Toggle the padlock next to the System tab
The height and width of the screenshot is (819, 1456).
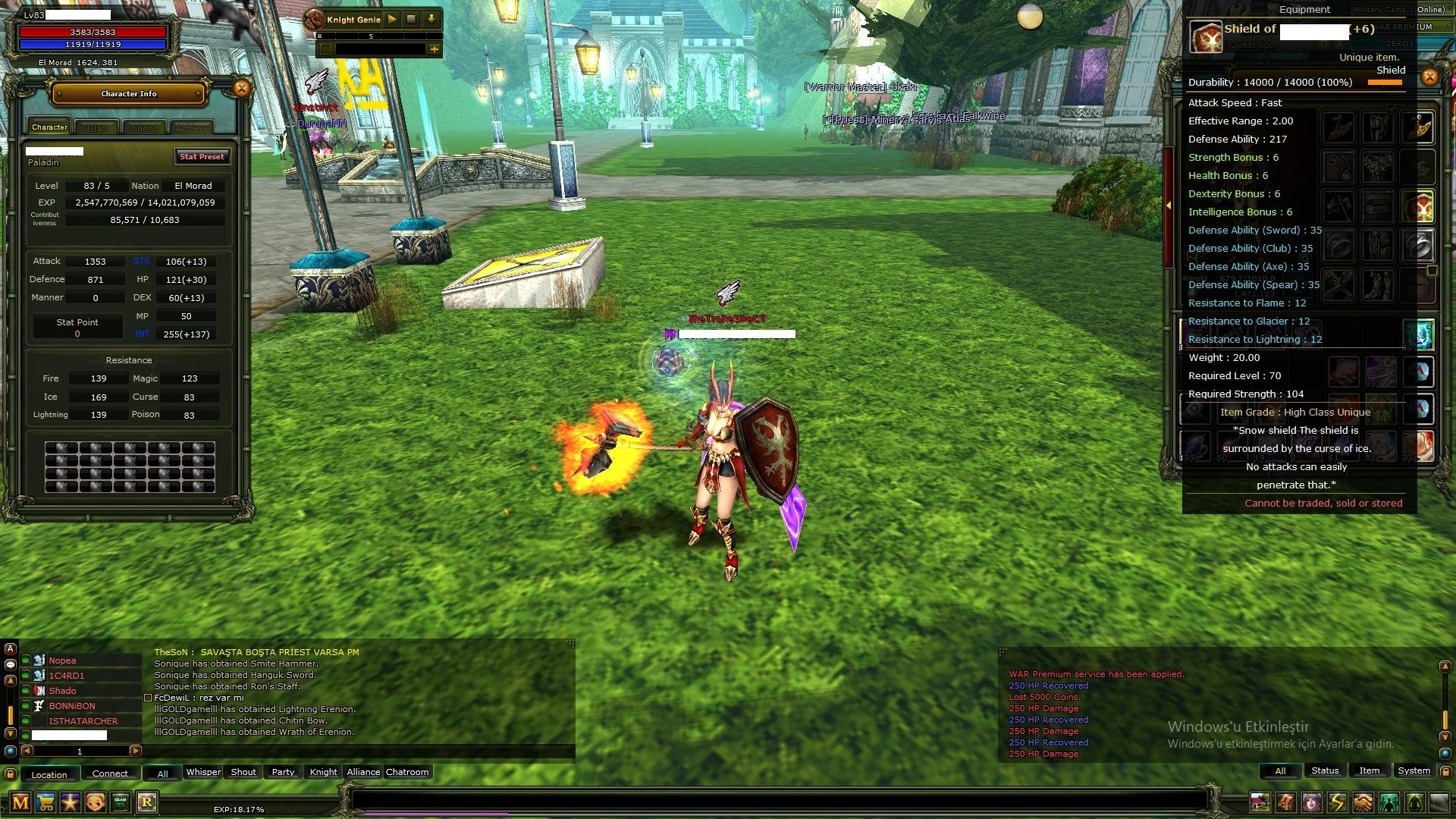pos(1446,771)
